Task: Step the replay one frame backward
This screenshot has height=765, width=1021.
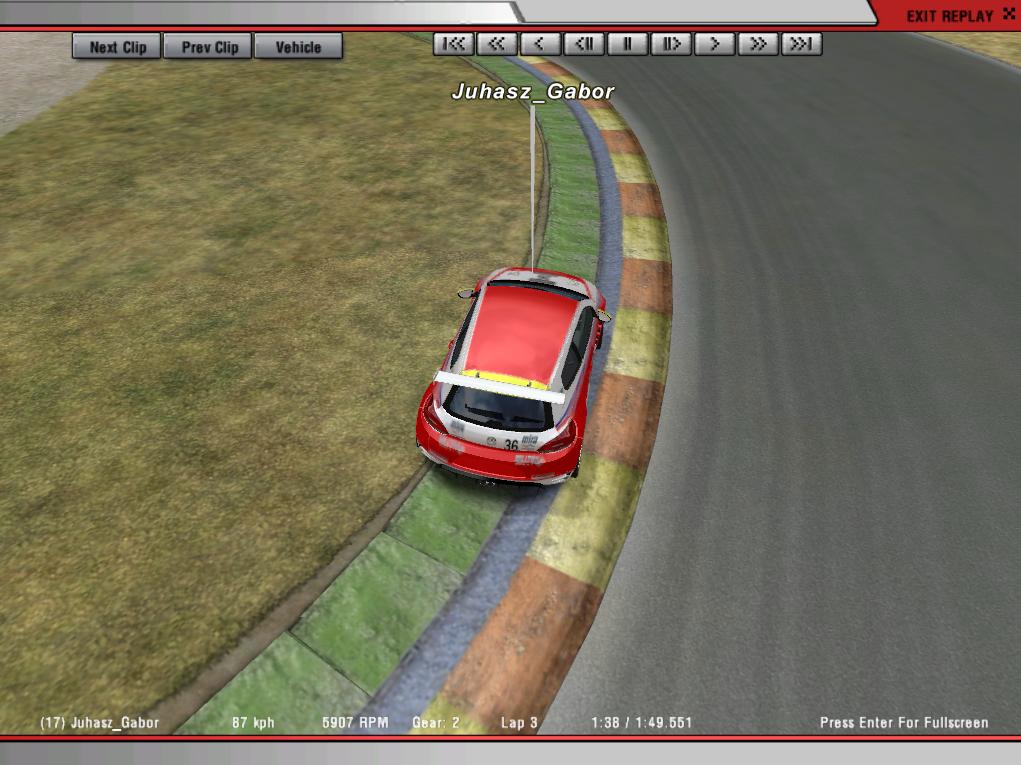Action: tap(584, 44)
